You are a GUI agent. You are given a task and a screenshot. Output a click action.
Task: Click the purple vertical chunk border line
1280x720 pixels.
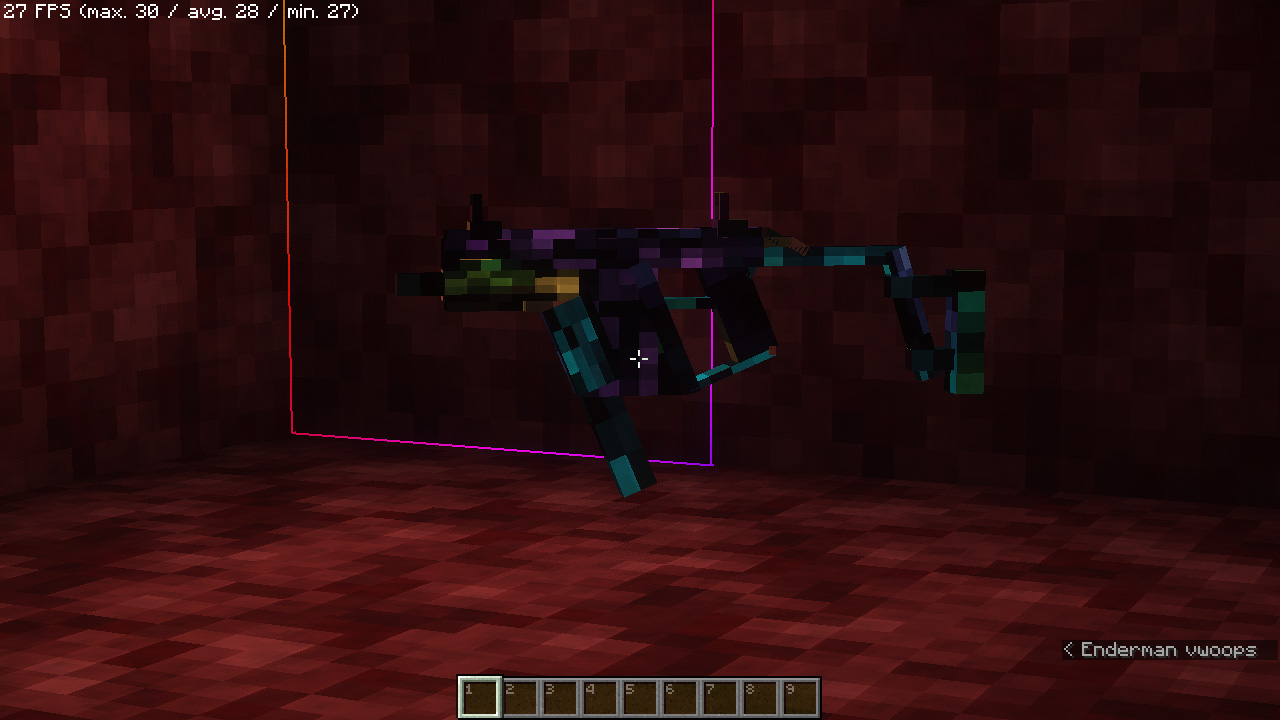711,120
